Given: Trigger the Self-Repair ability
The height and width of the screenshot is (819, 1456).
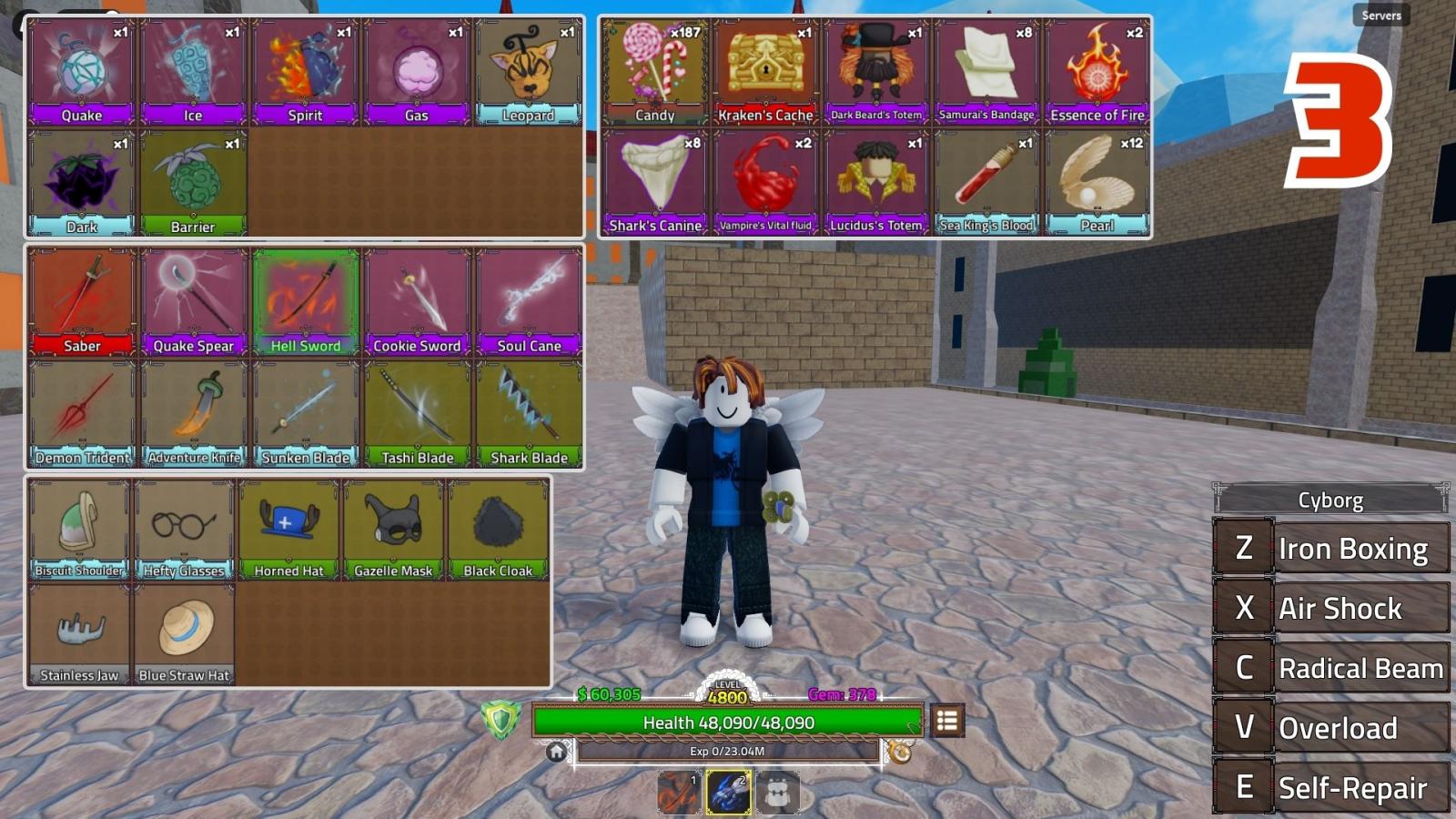Looking at the screenshot, I should (x=1332, y=787).
